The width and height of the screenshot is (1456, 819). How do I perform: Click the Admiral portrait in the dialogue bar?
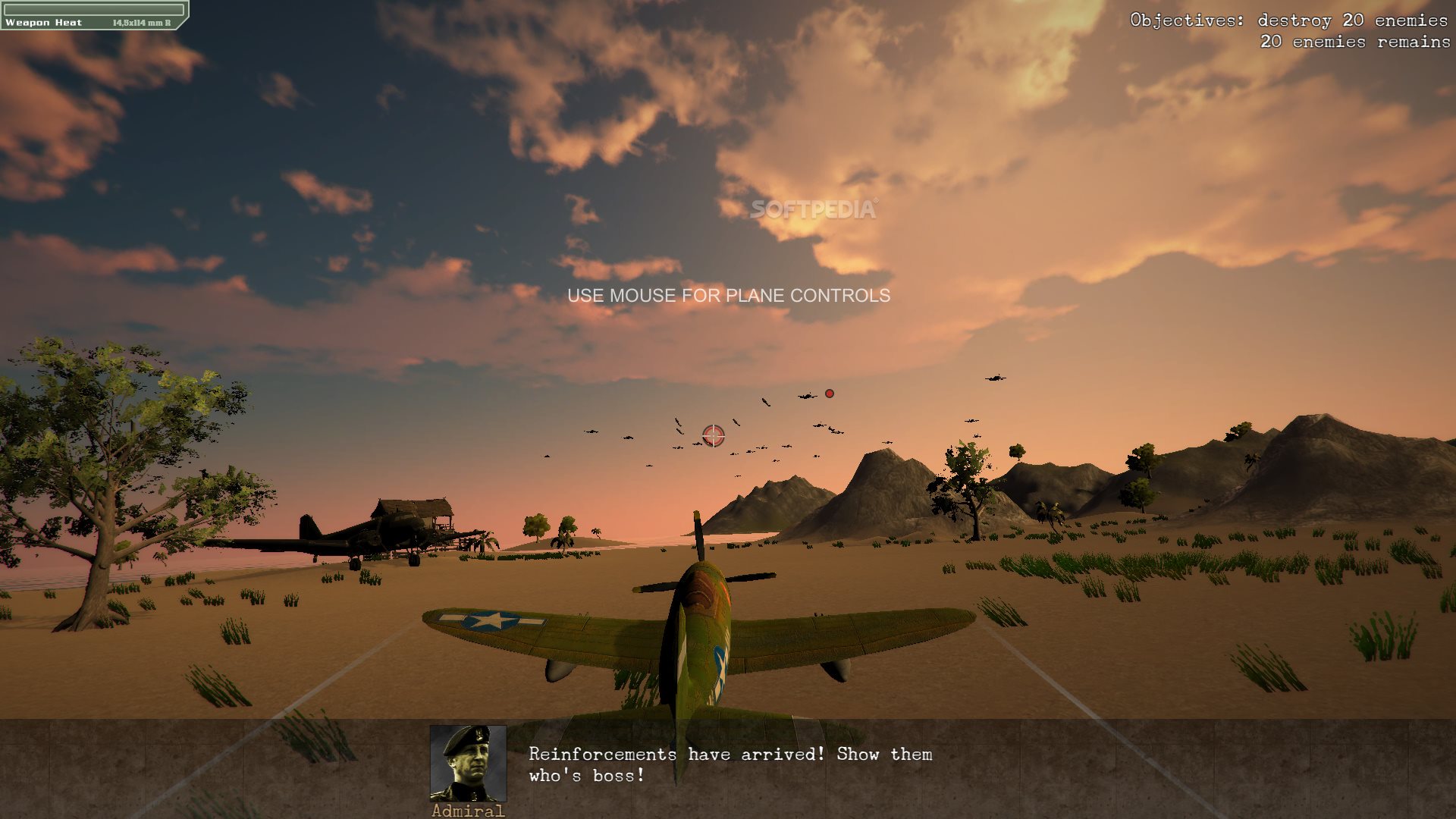tap(468, 763)
